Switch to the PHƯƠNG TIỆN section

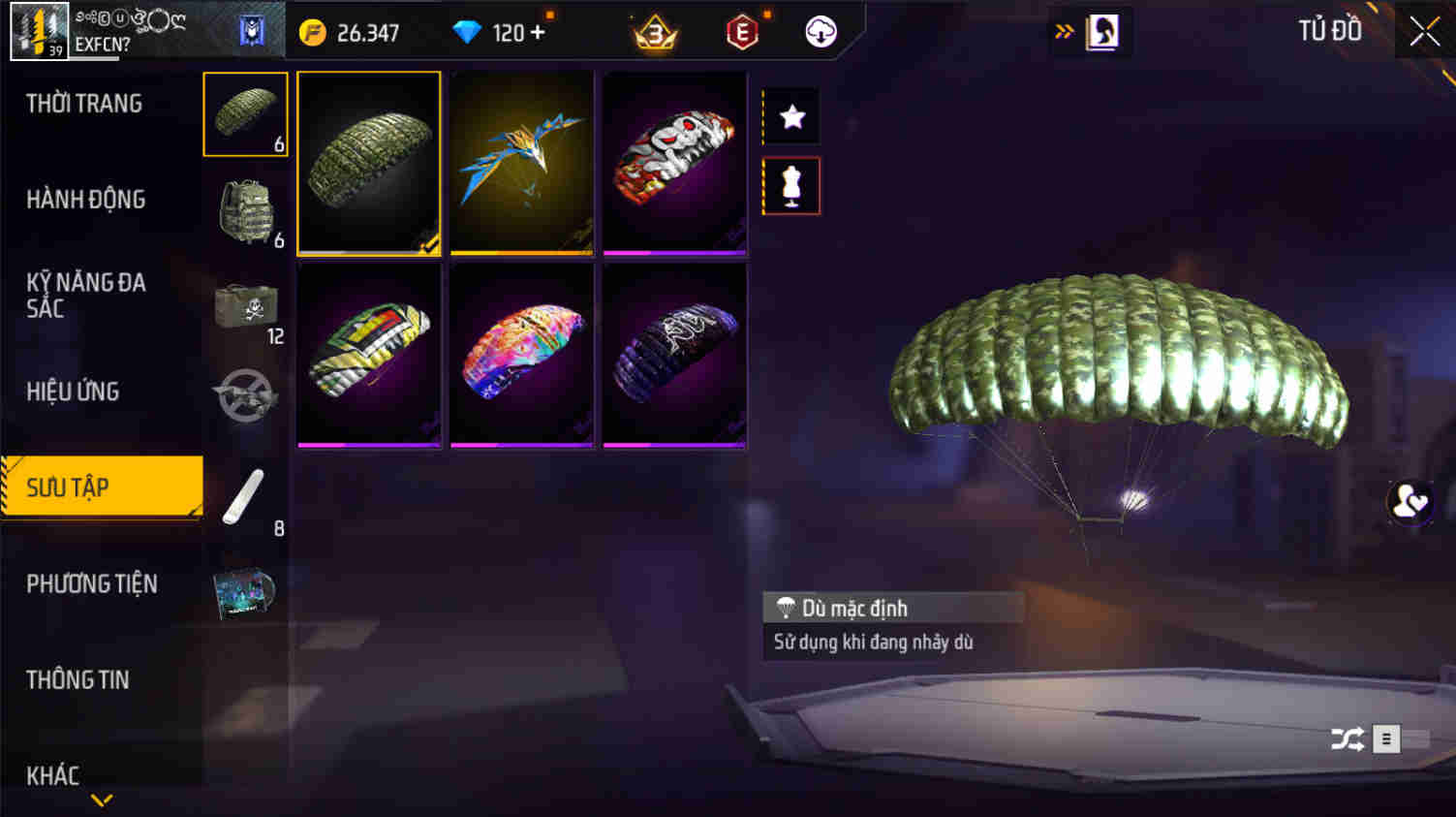[93, 584]
